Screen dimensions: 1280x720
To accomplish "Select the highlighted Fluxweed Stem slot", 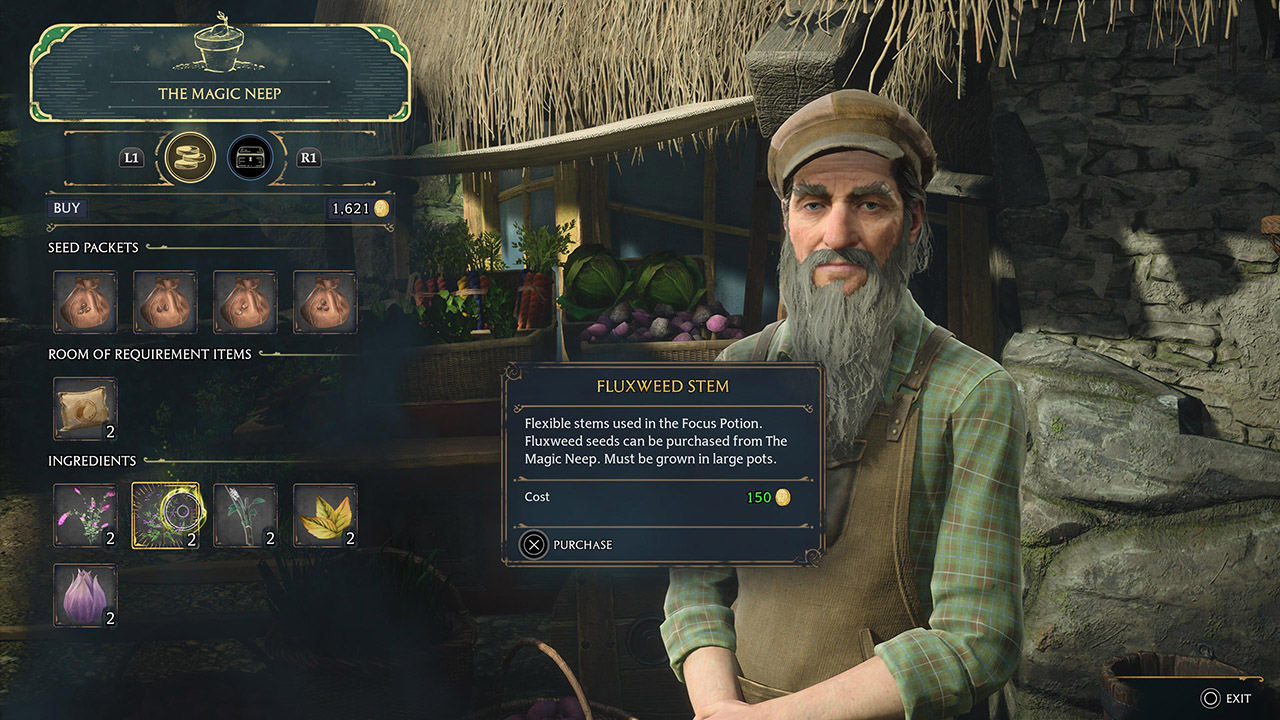I will coord(165,516).
